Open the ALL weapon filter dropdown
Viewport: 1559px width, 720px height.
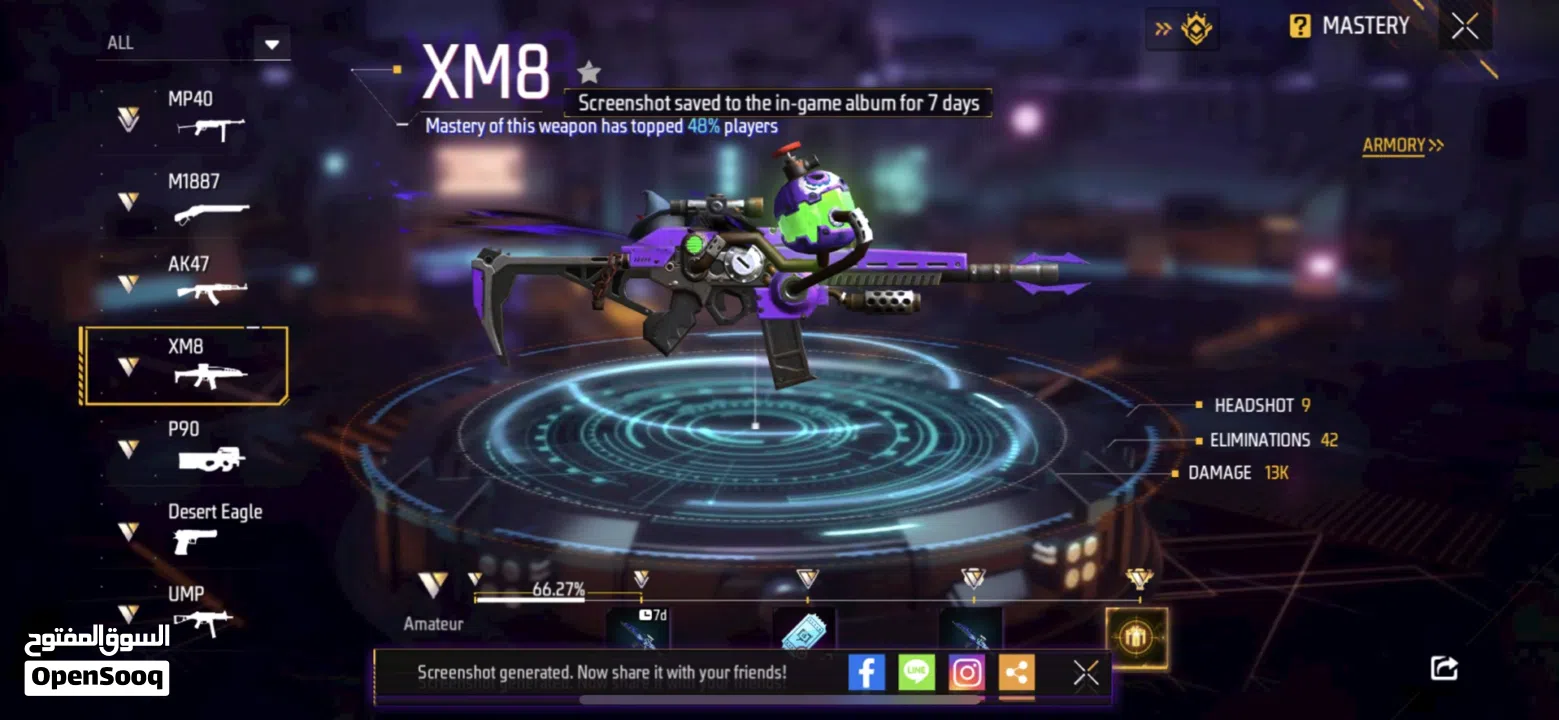pos(271,44)
